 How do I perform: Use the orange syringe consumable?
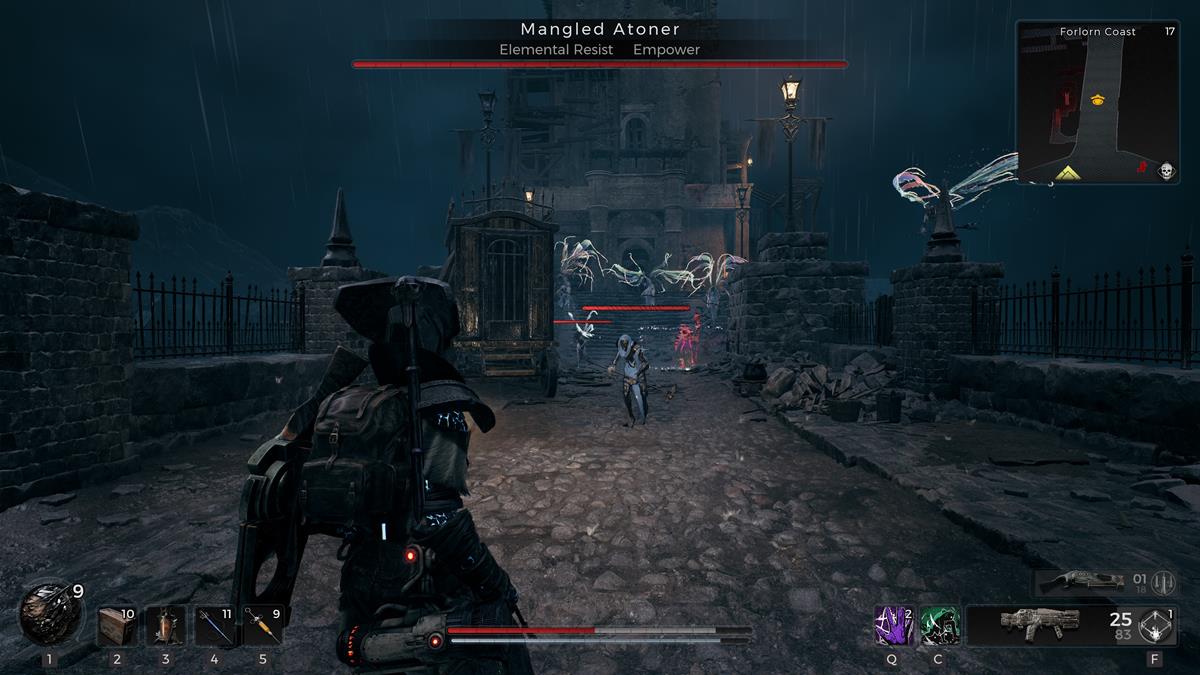[x=262, y=626]
